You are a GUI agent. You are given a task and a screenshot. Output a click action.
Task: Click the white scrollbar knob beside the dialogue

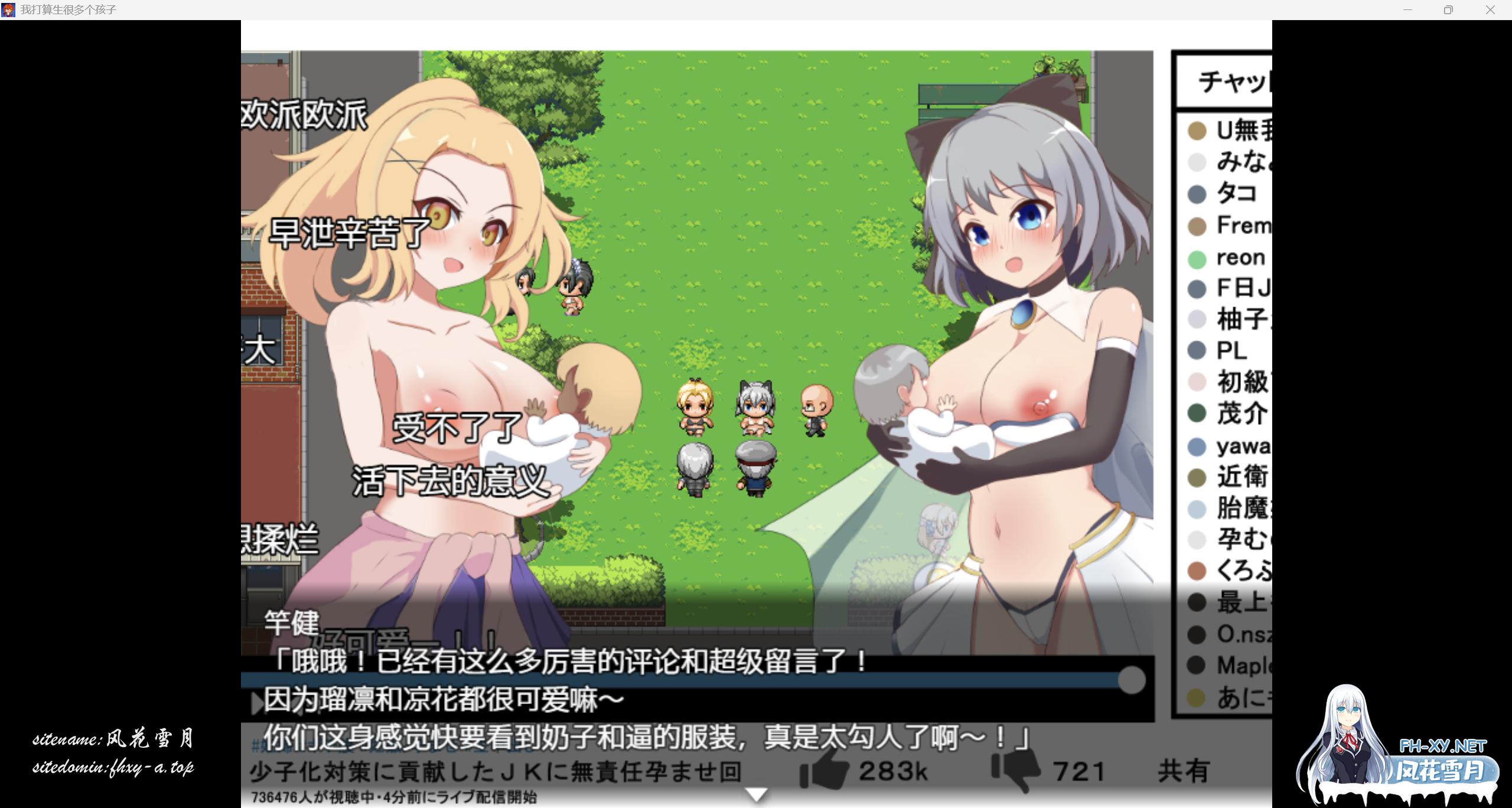point(1132,679)
